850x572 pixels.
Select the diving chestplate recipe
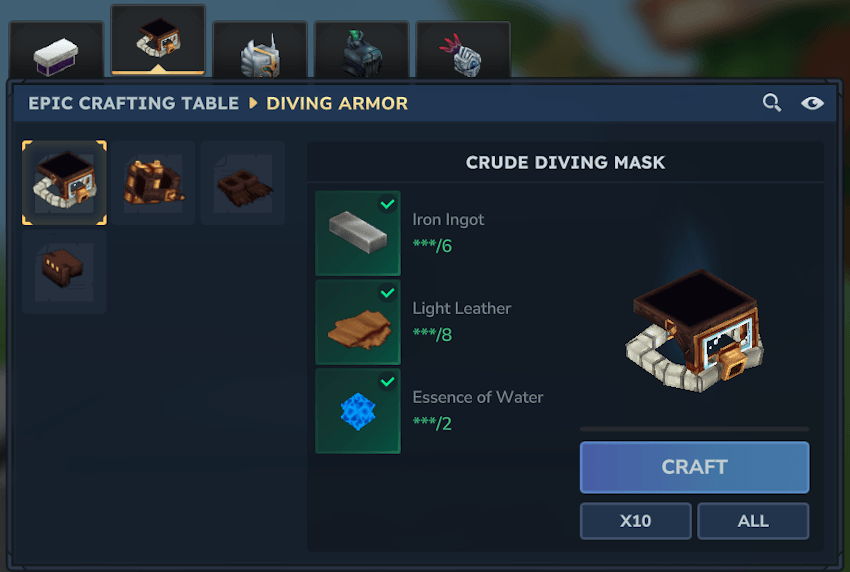click(153, 183)
